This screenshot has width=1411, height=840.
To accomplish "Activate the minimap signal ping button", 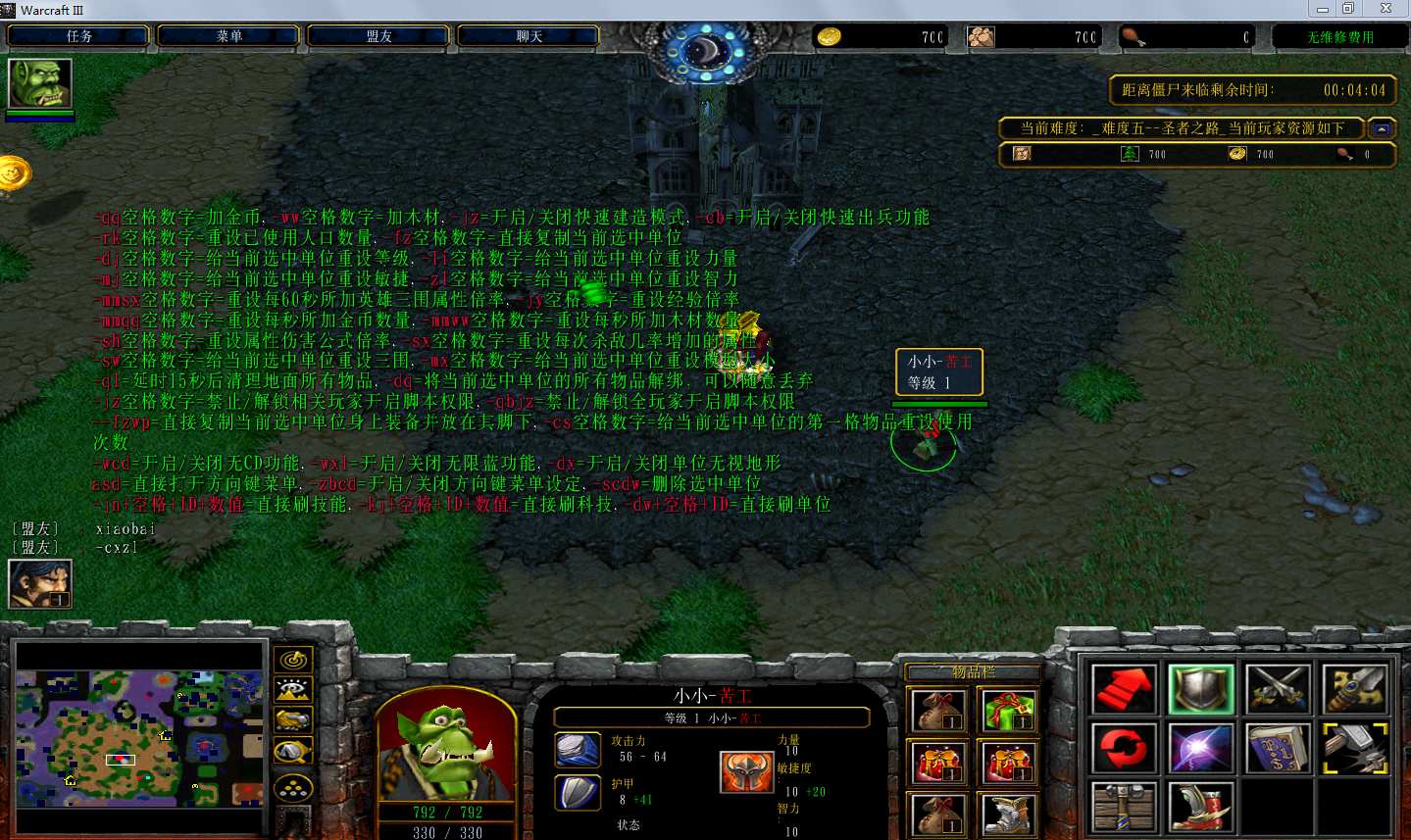I will tap(293, 660).
